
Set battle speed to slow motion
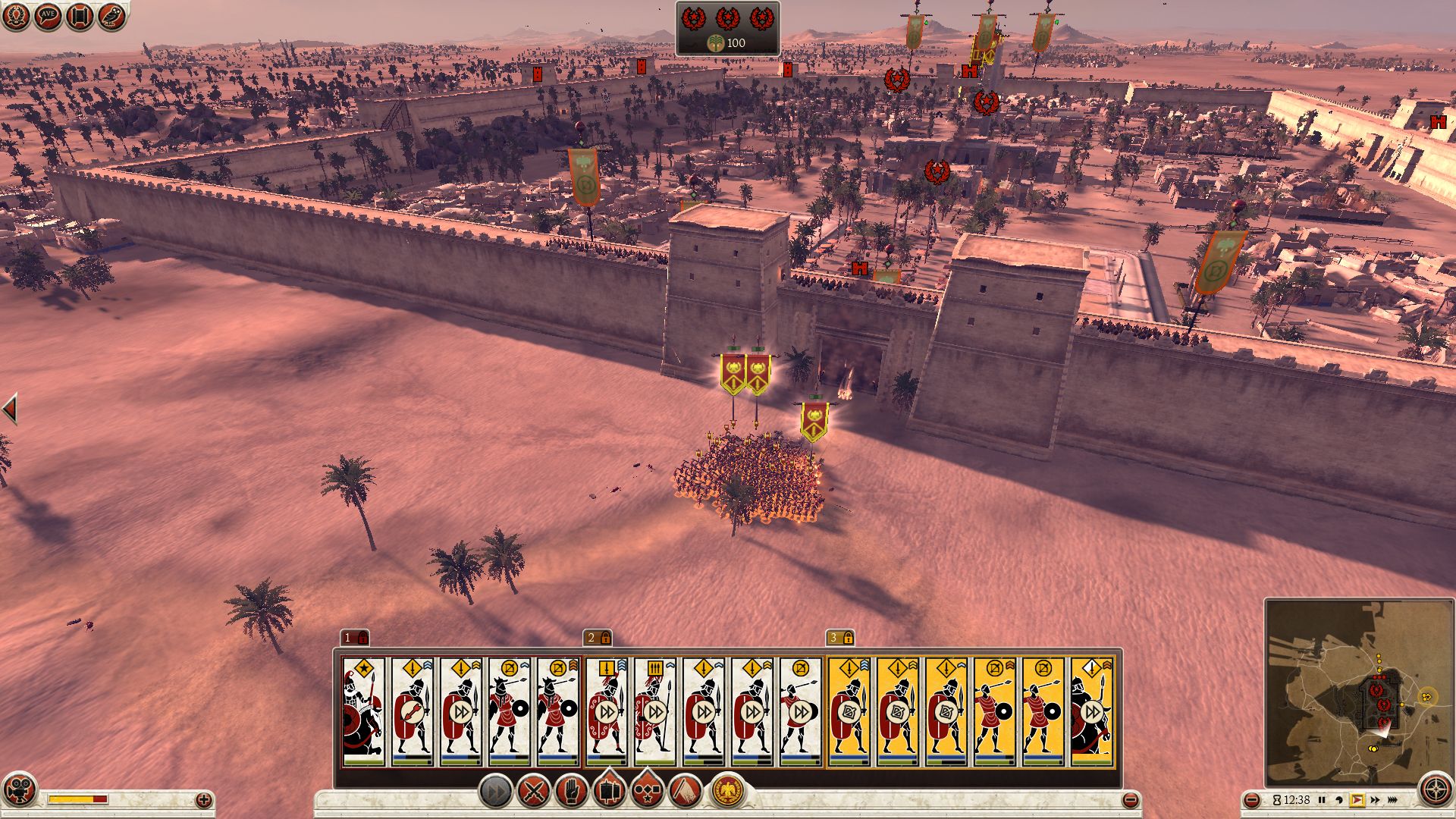click(1339, 800)
